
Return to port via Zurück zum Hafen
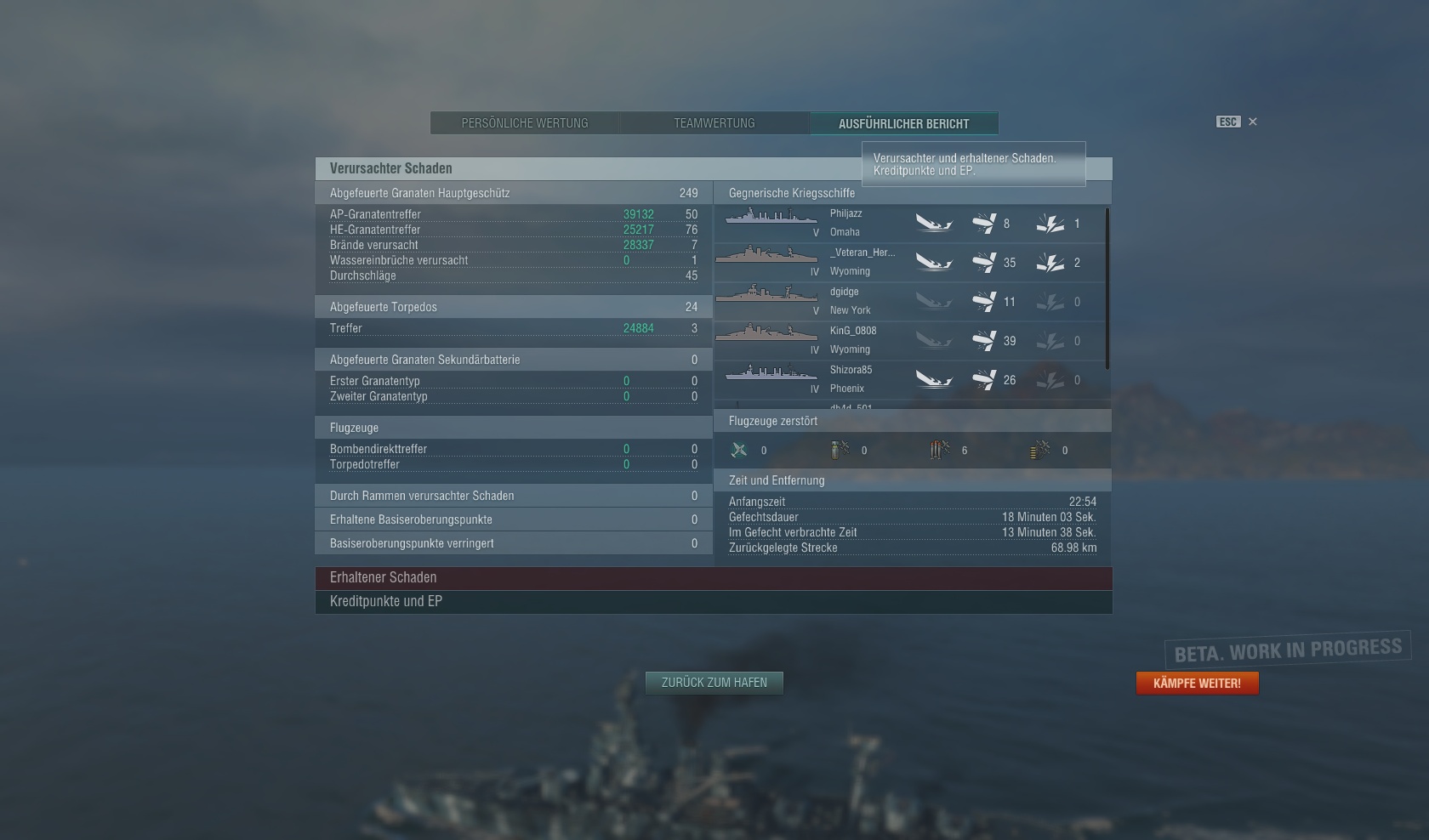[714, 683]
